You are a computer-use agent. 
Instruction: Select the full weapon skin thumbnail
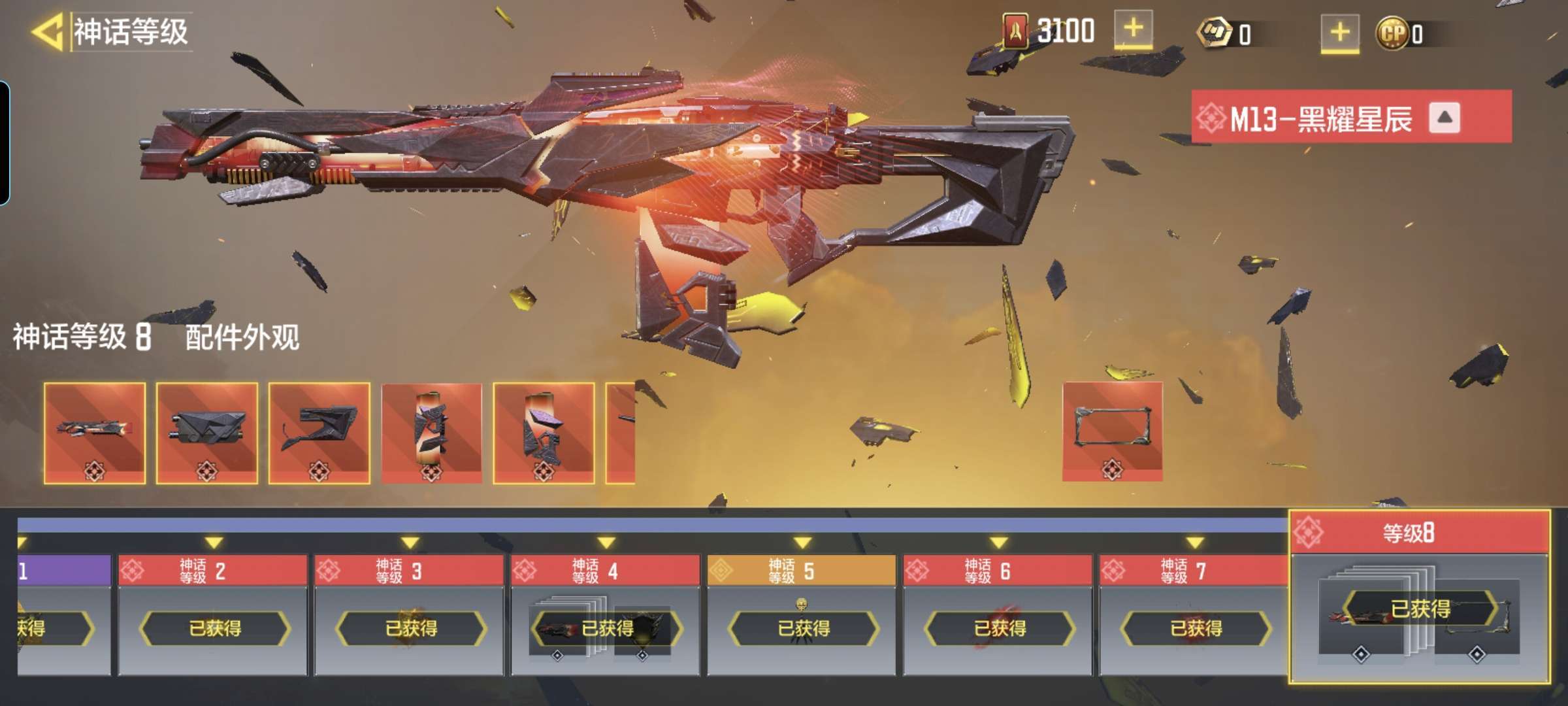tap(95, 433)
